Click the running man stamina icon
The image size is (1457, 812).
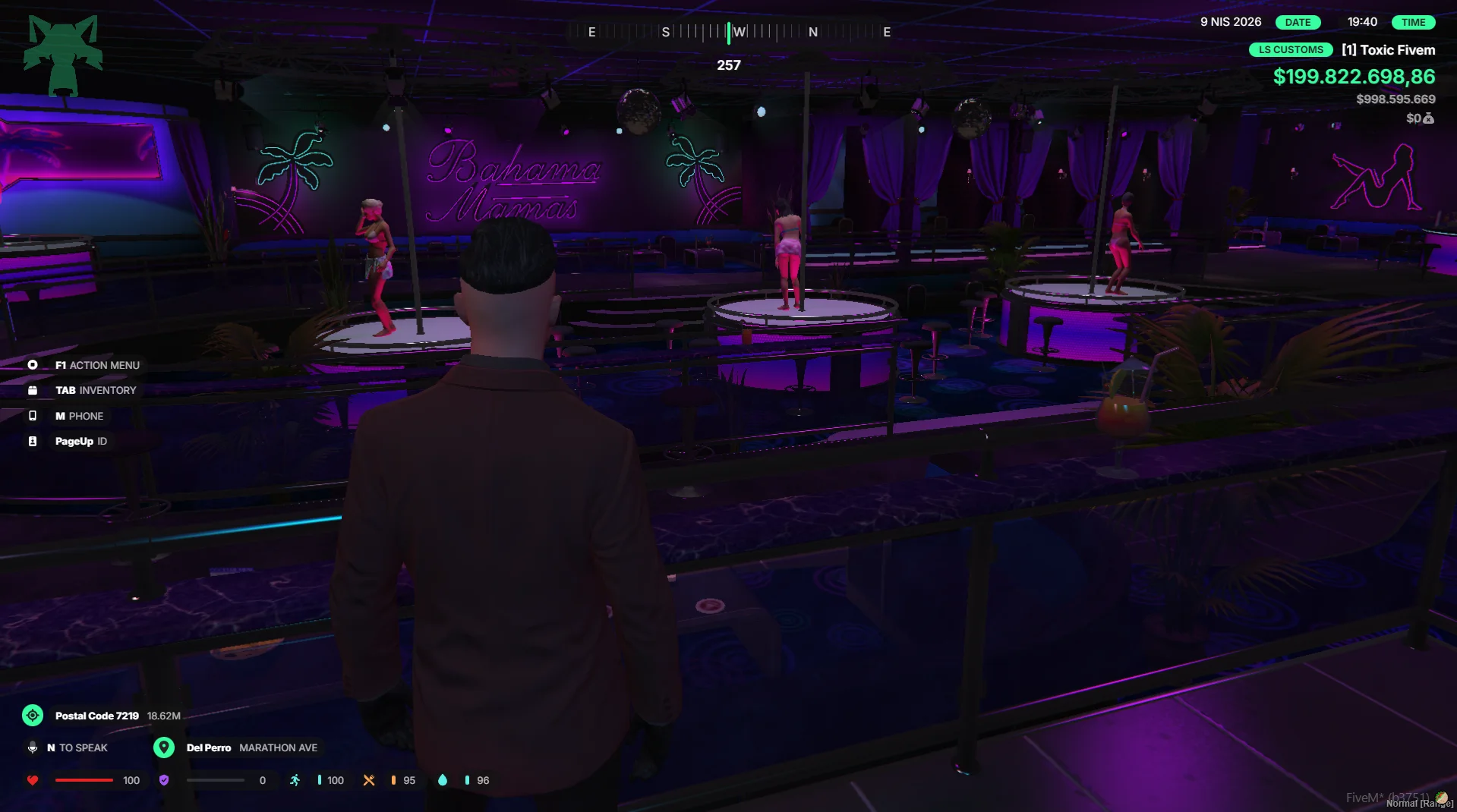pos(295,780)
